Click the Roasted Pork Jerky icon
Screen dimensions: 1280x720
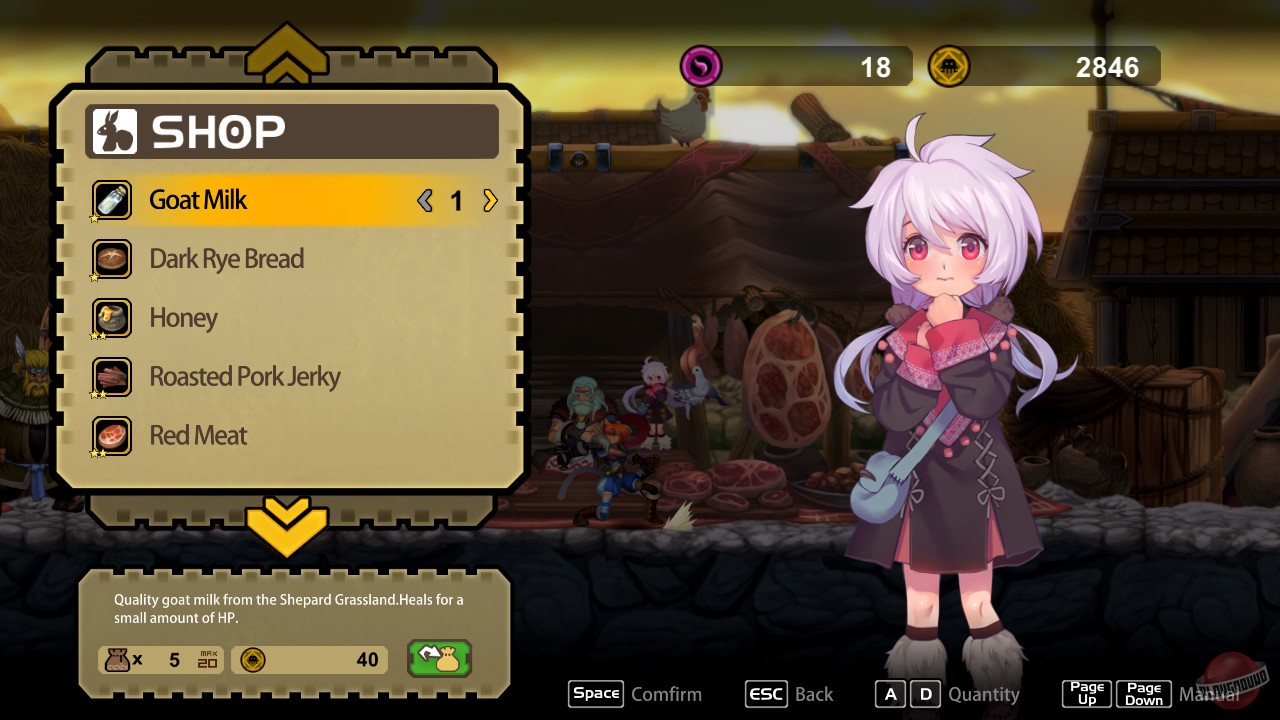click(111, 377)
